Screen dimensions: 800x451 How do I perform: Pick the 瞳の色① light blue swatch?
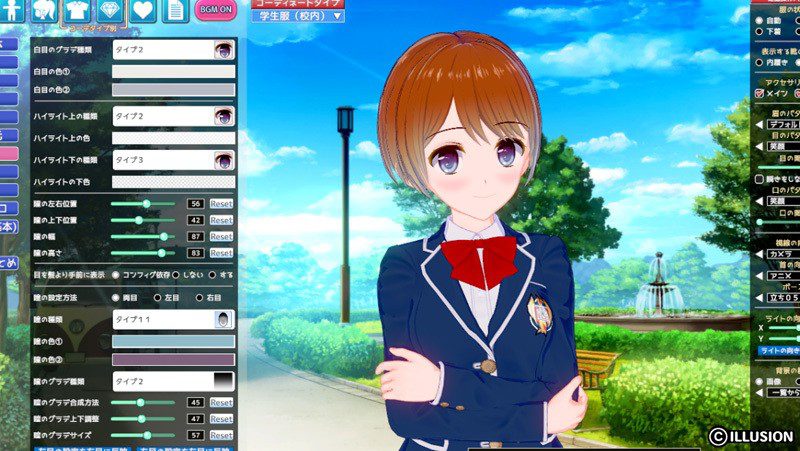[173, 341]
